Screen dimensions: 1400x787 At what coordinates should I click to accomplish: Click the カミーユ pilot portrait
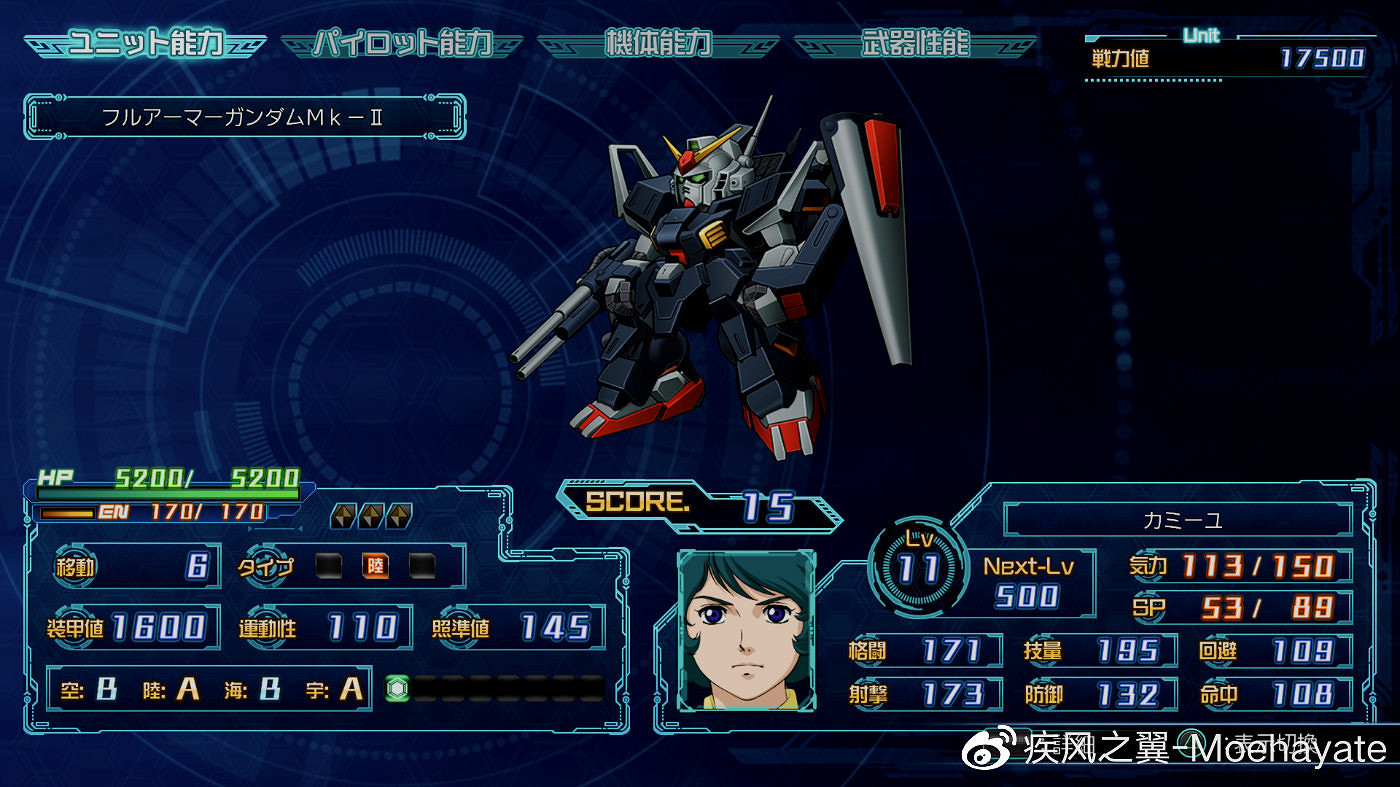point(746,630)
